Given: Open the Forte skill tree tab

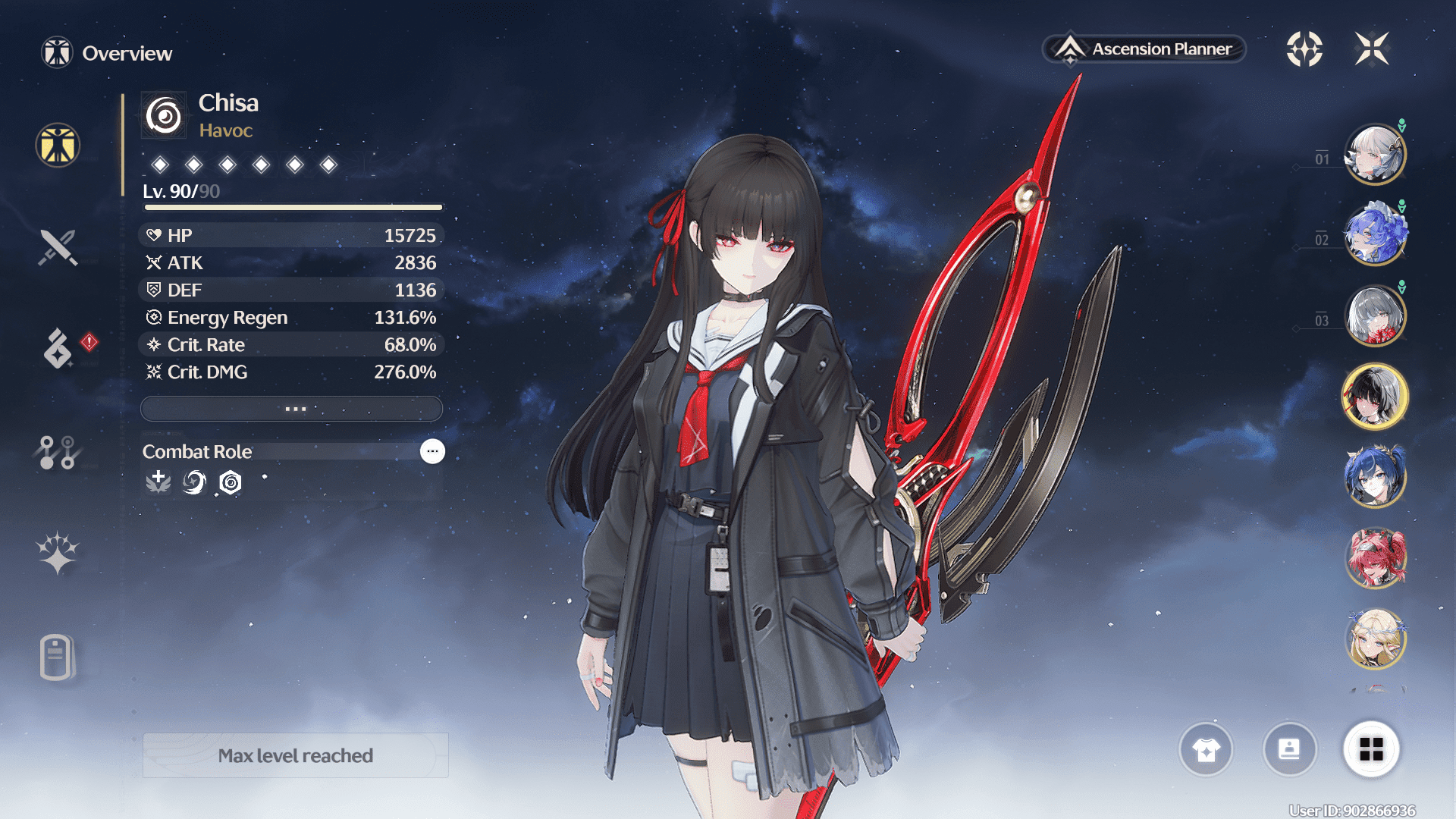Looking at the screenshot, I should (x=57, y=453).
